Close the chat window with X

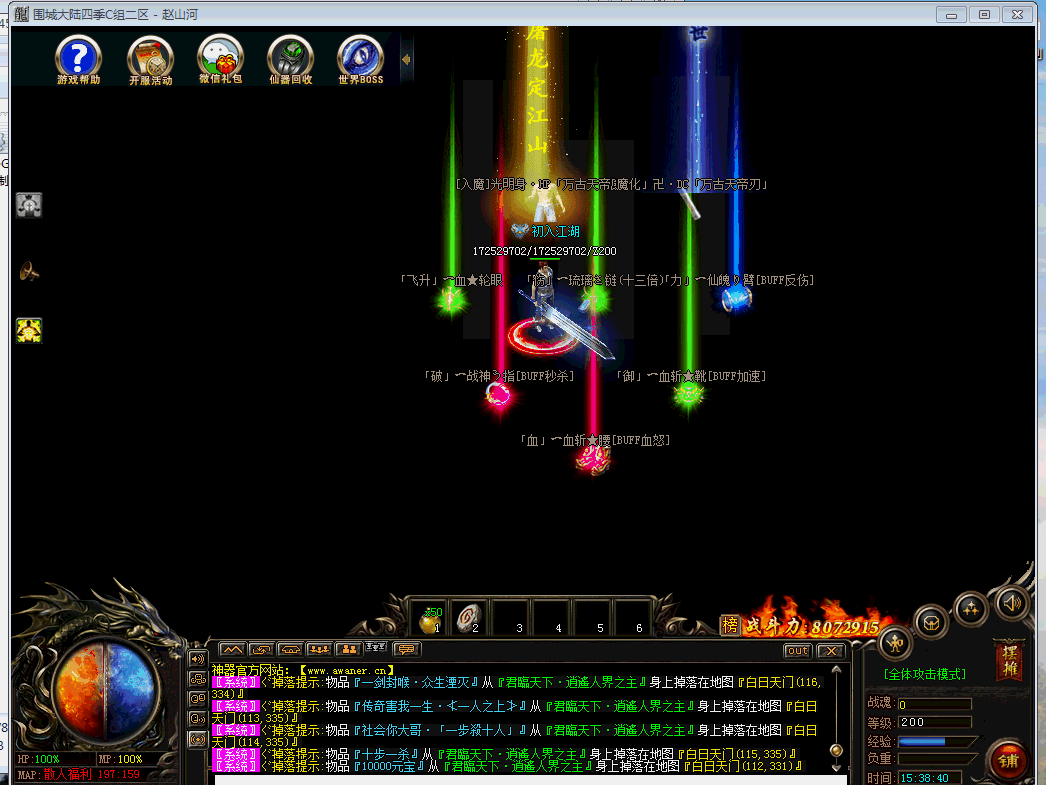pos(830,651)
